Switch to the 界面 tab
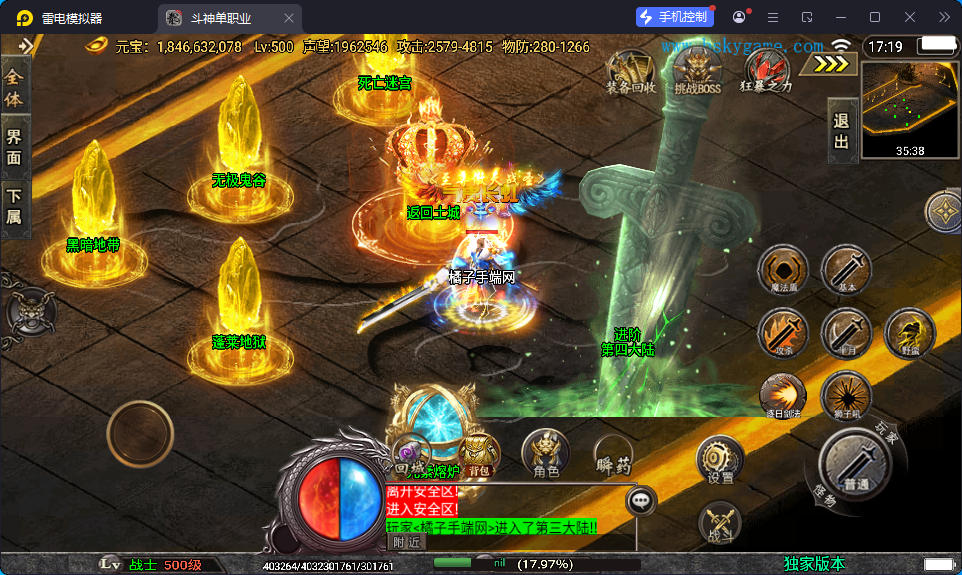The width and height of the screenshot is (962, 575). point(14,147)
